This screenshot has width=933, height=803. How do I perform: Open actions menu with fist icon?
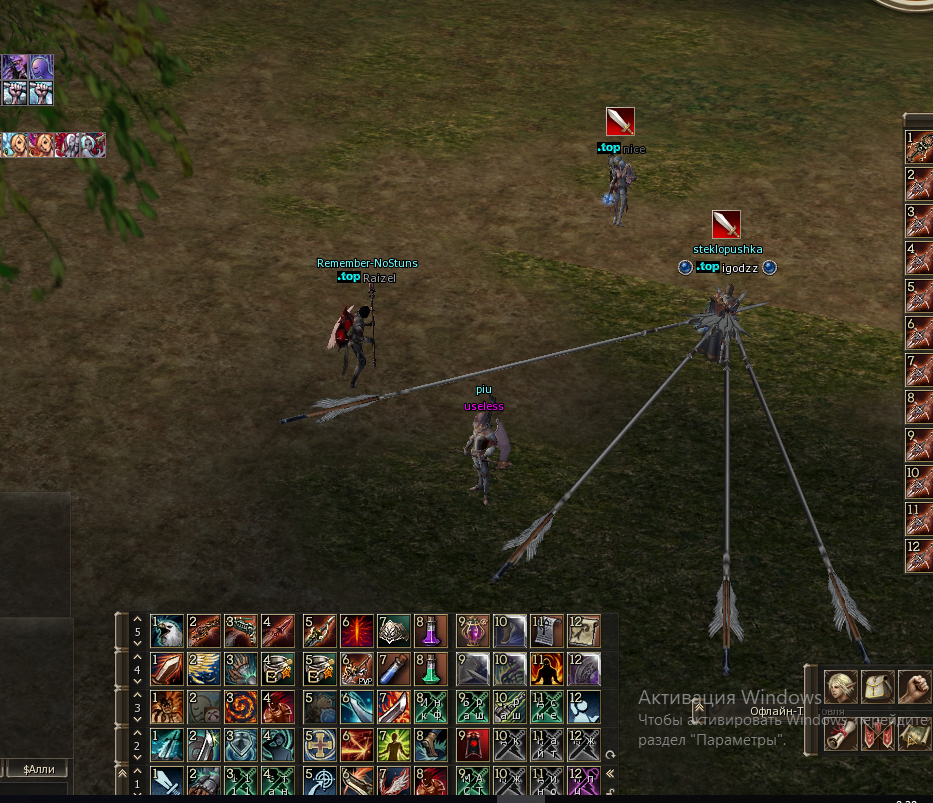click(913, 686)
